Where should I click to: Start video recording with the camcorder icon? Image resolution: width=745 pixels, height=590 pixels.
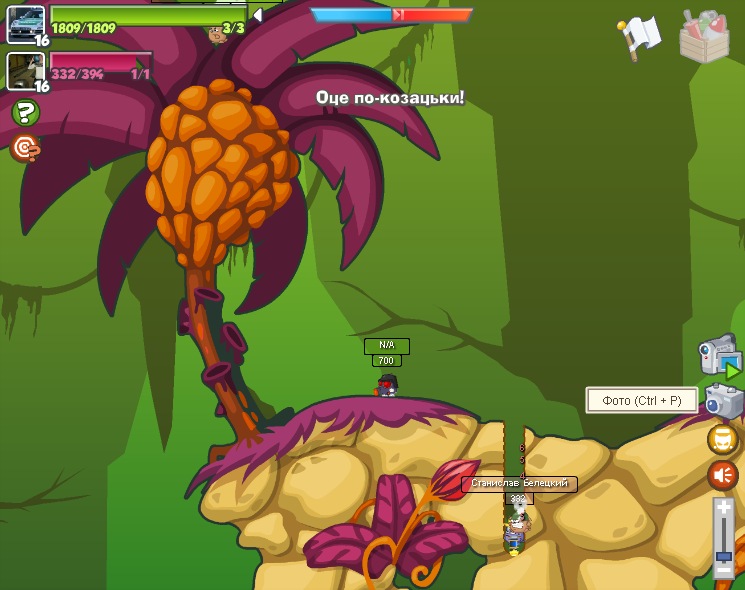719,356
